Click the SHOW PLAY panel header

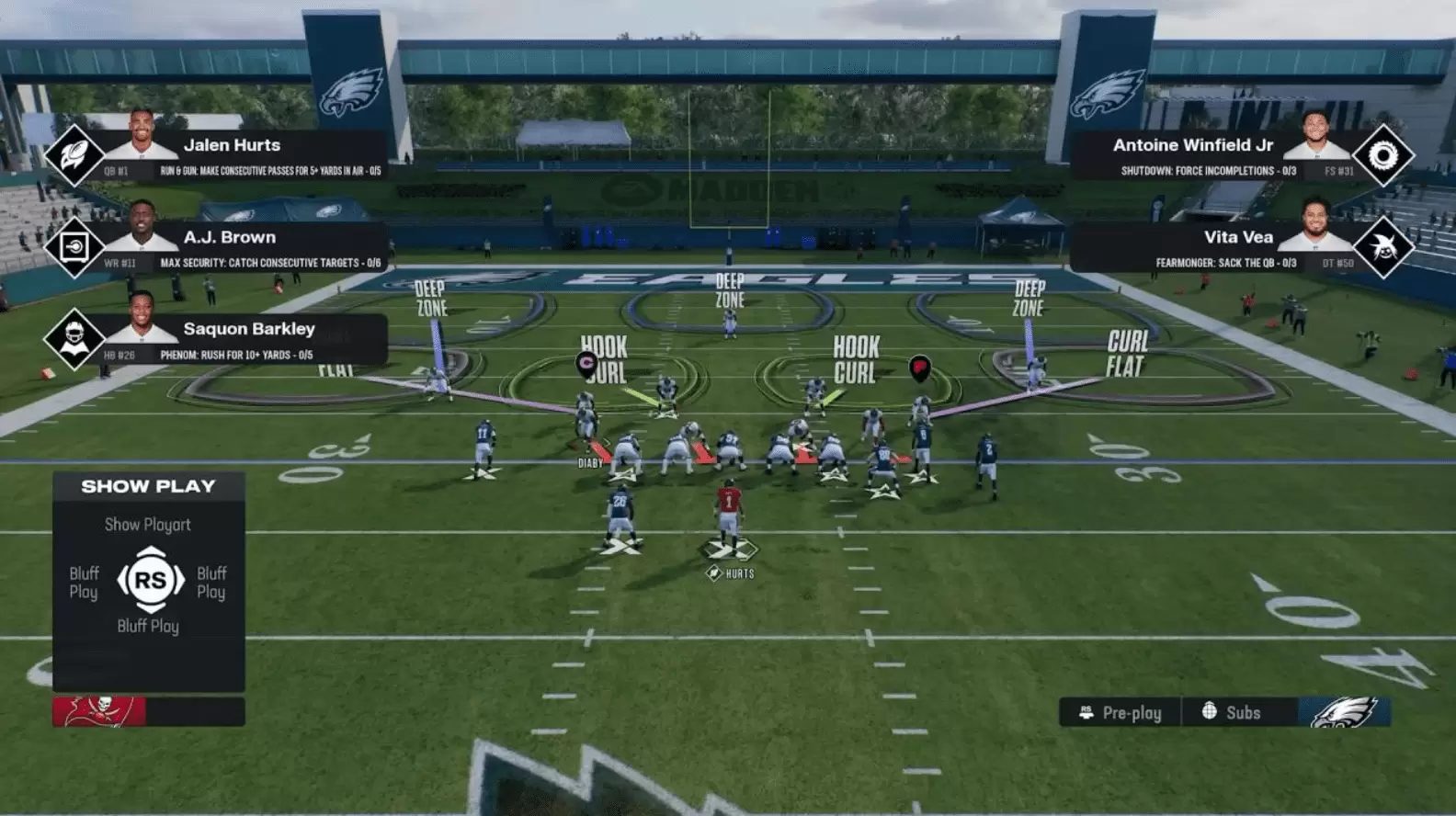pos(149,487)
